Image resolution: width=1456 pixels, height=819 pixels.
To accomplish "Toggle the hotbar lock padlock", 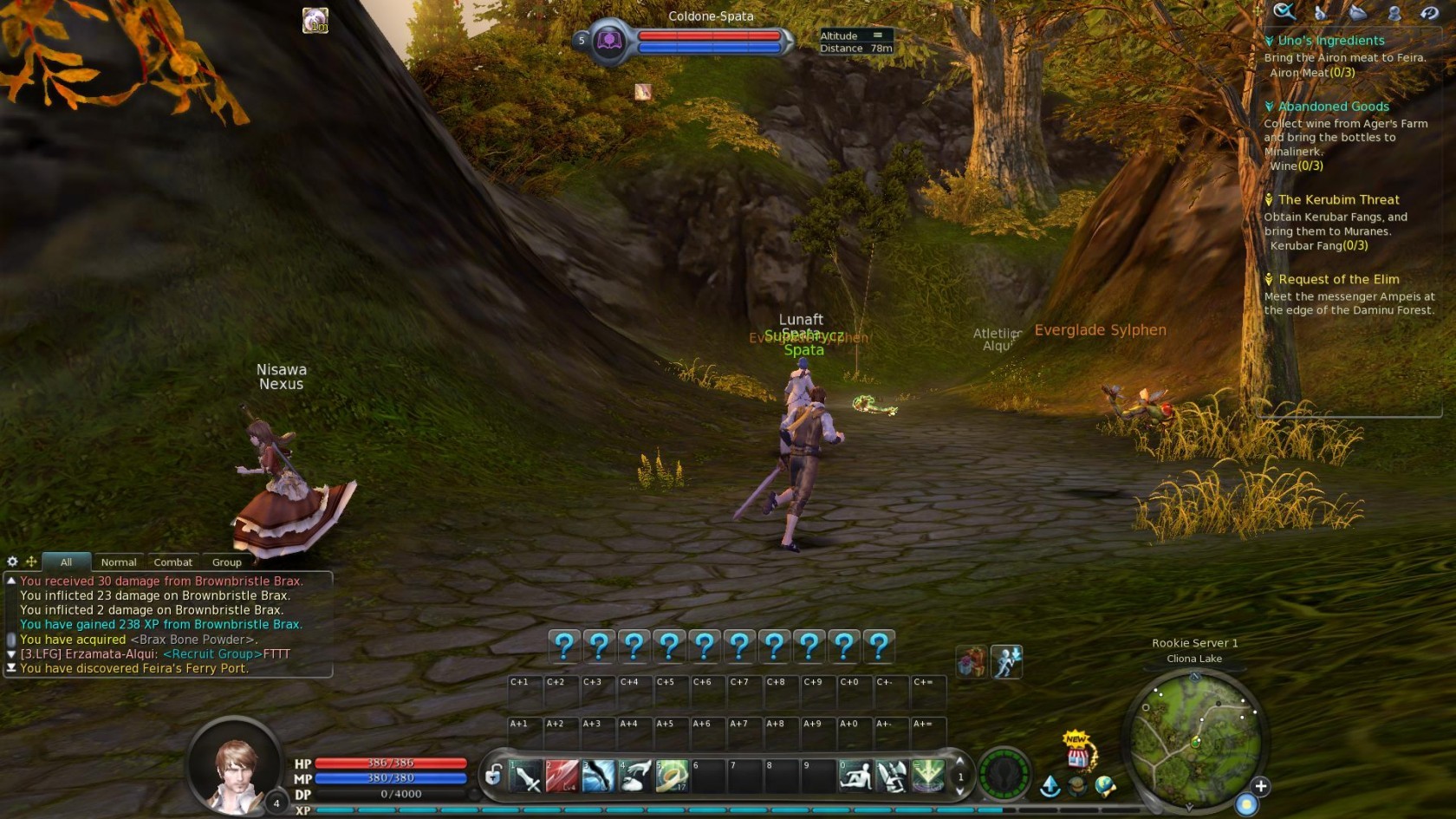I will pos(493,775).
